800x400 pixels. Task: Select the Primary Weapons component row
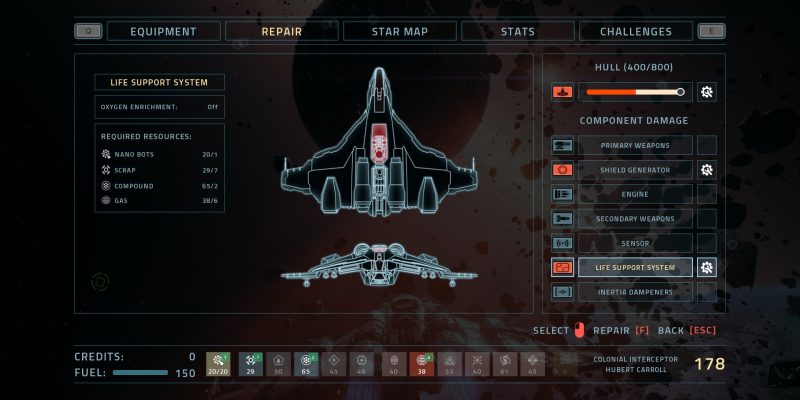(x=635, y=146)
